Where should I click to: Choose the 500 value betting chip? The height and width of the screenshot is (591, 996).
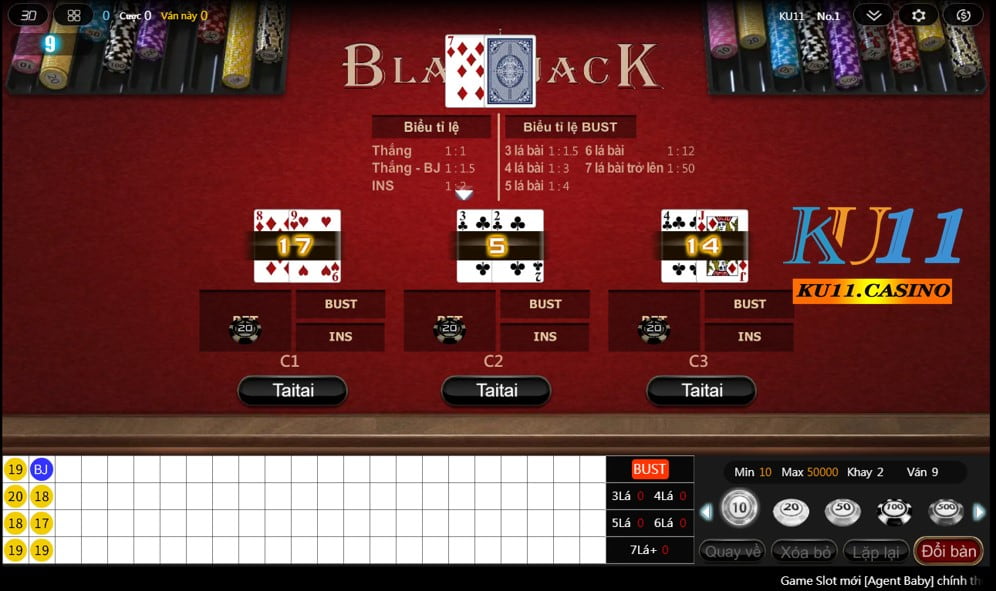[945, 511]
